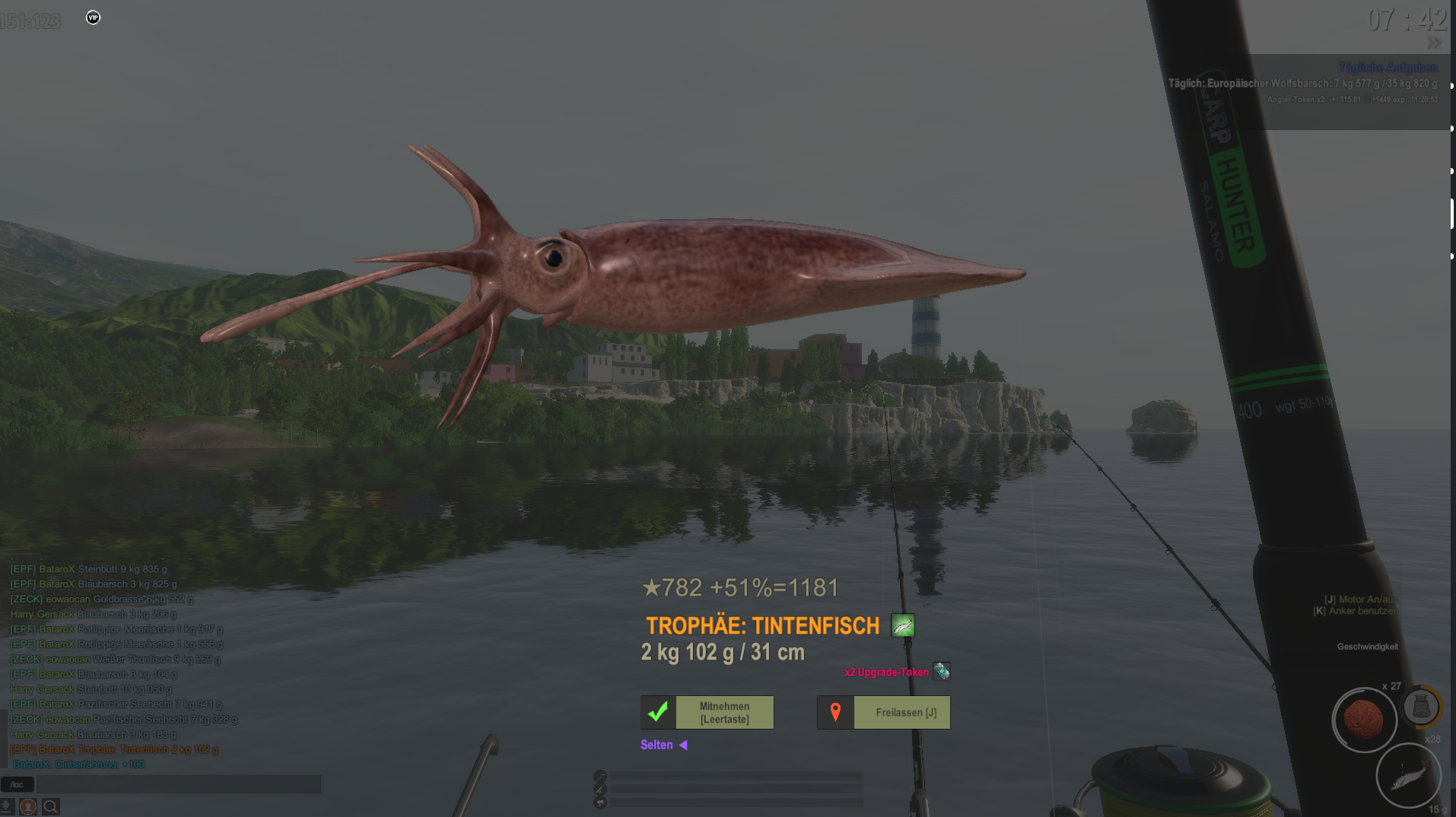Click the chat download arrow icon
The image size is (1456, 817).
click(7, 806)
